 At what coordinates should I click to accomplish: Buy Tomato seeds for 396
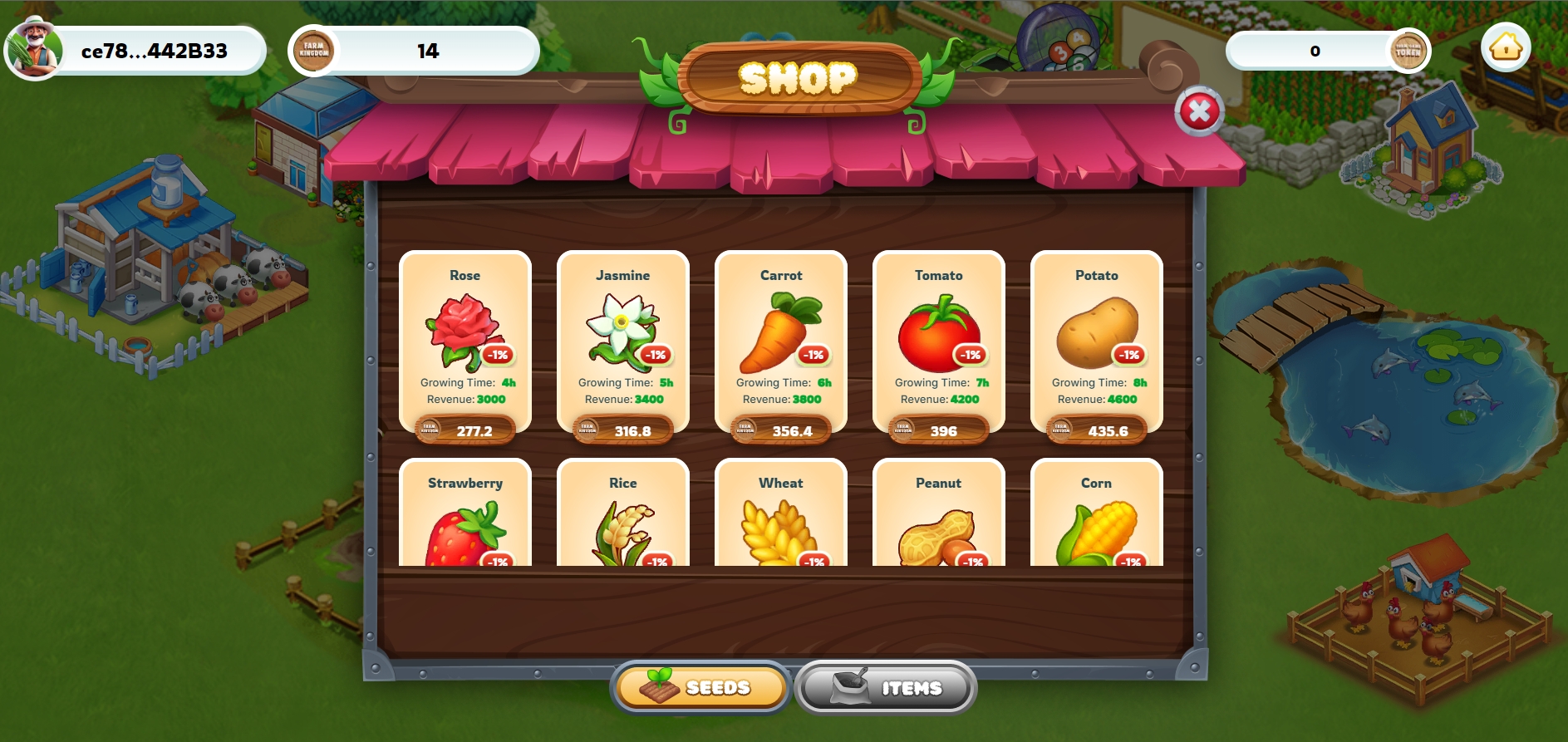939,430
